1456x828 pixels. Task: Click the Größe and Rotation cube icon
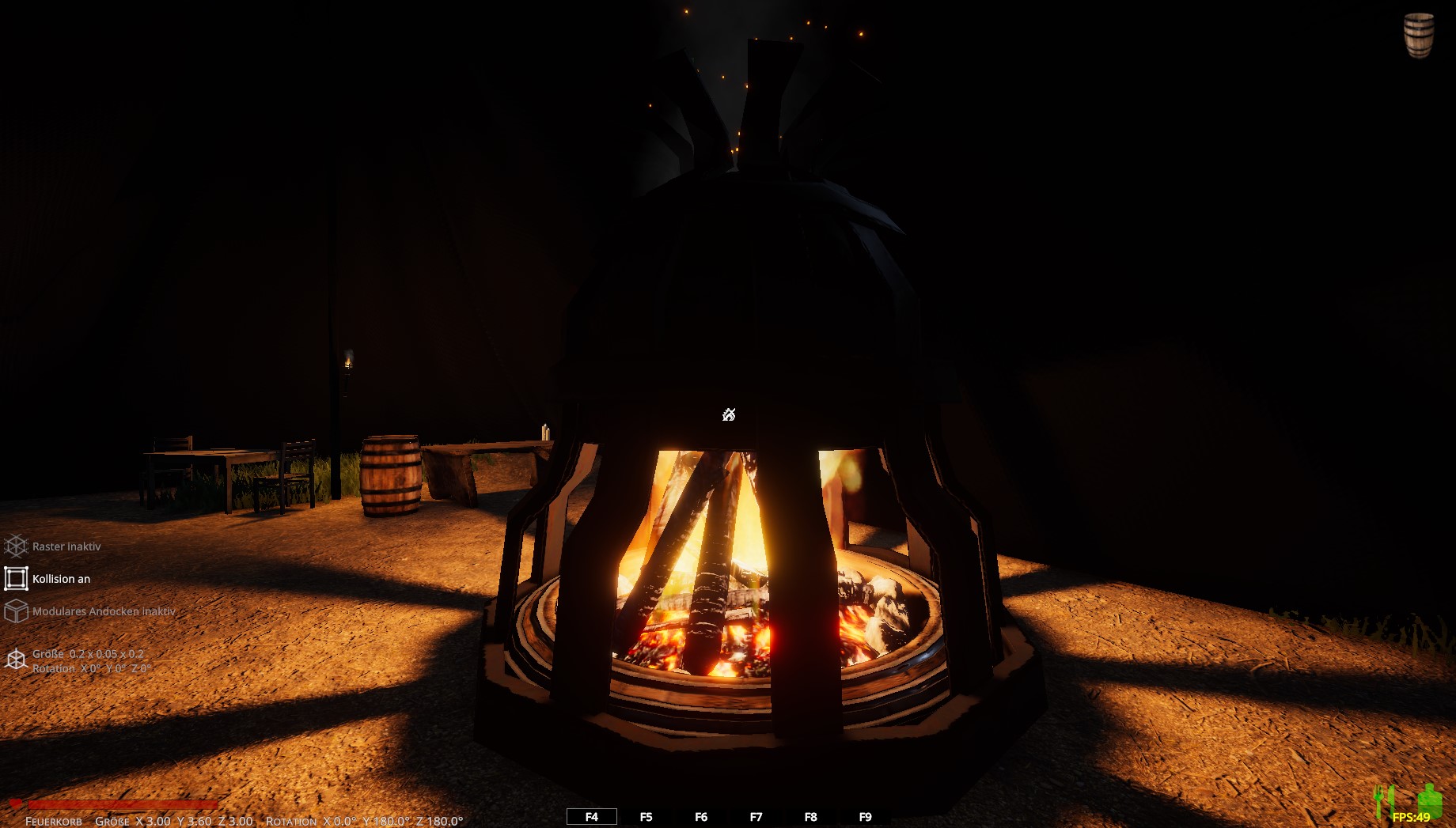(x=17, y=660)
